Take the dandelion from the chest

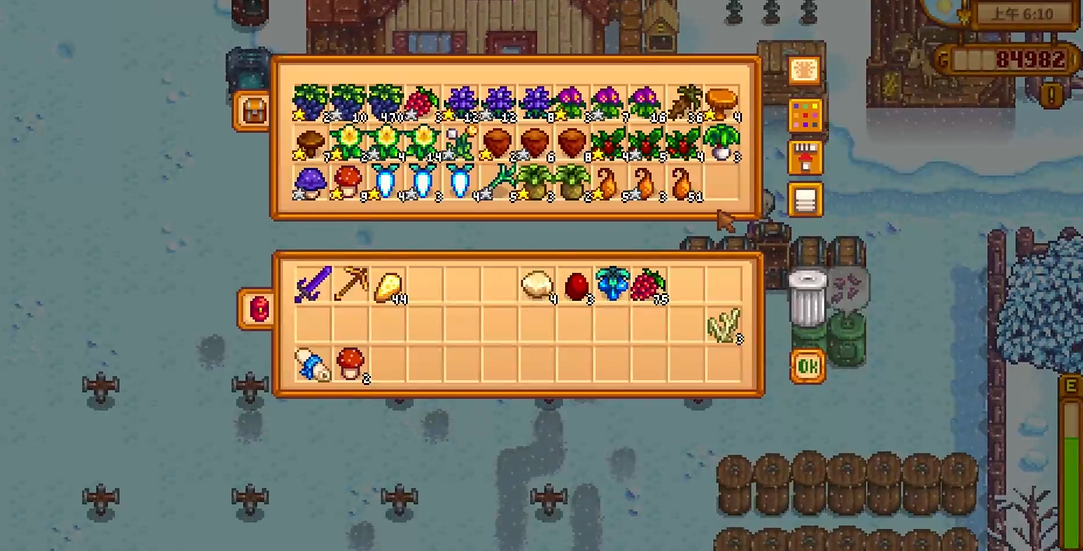tap(459, 143)
